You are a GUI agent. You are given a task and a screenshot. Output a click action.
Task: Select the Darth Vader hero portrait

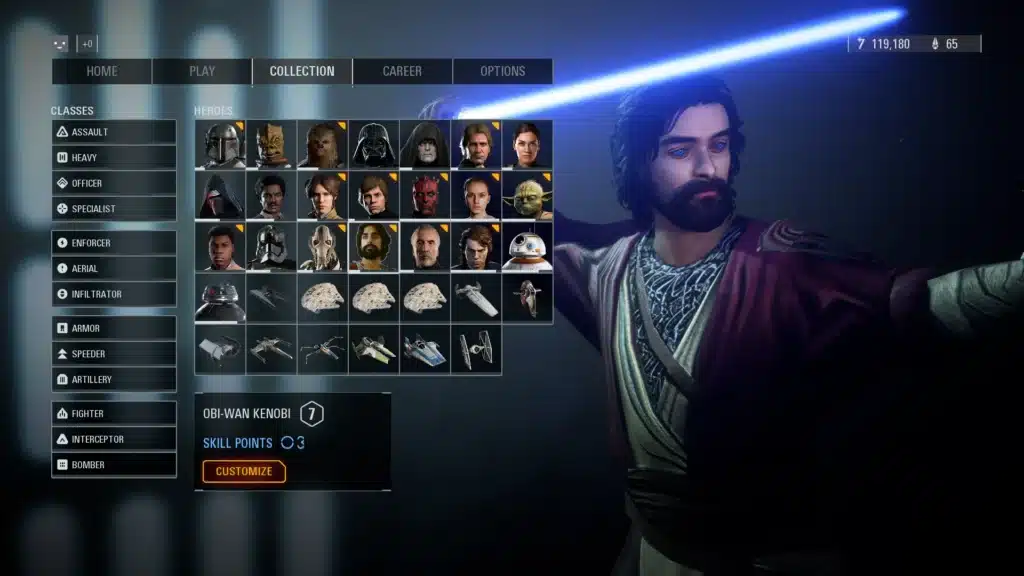[x=374, y=145]
